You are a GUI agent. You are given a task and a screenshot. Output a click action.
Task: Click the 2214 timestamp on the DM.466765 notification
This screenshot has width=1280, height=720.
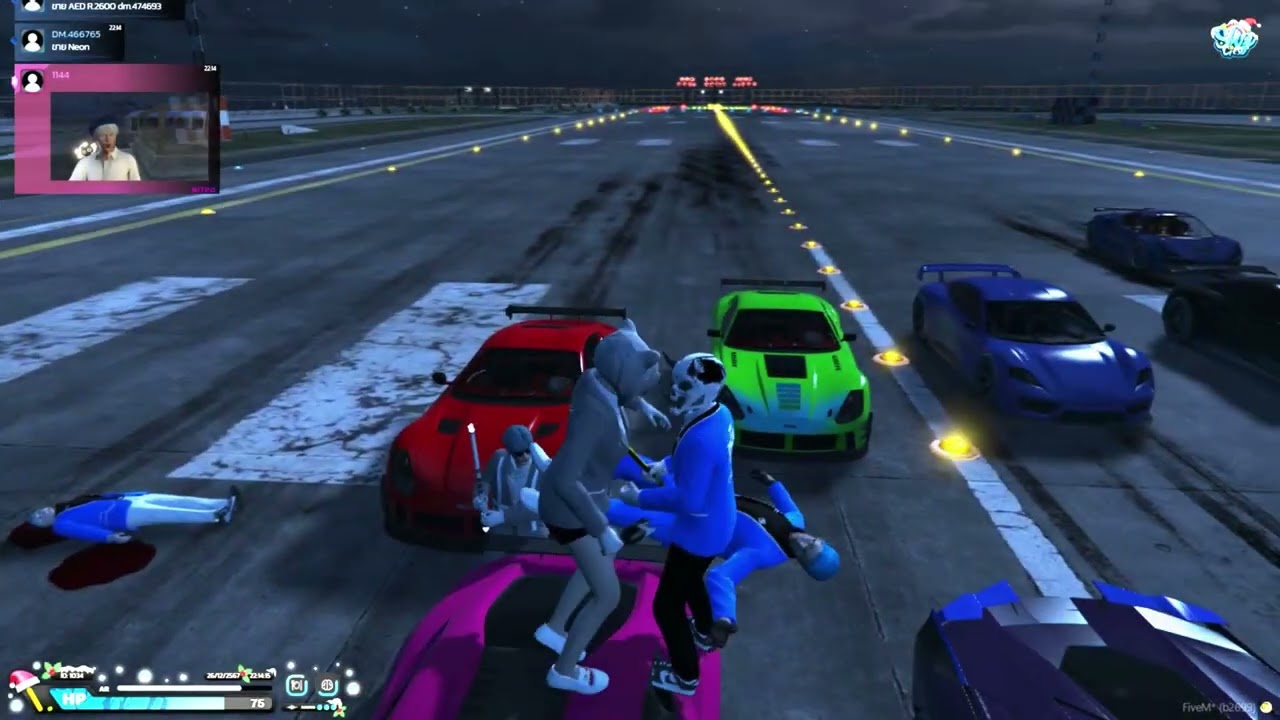coord(114,27)
